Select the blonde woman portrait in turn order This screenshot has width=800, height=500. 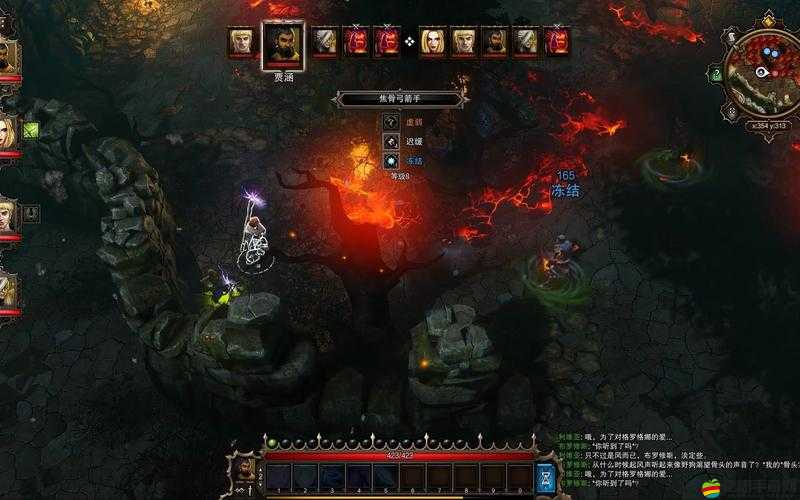431,41
